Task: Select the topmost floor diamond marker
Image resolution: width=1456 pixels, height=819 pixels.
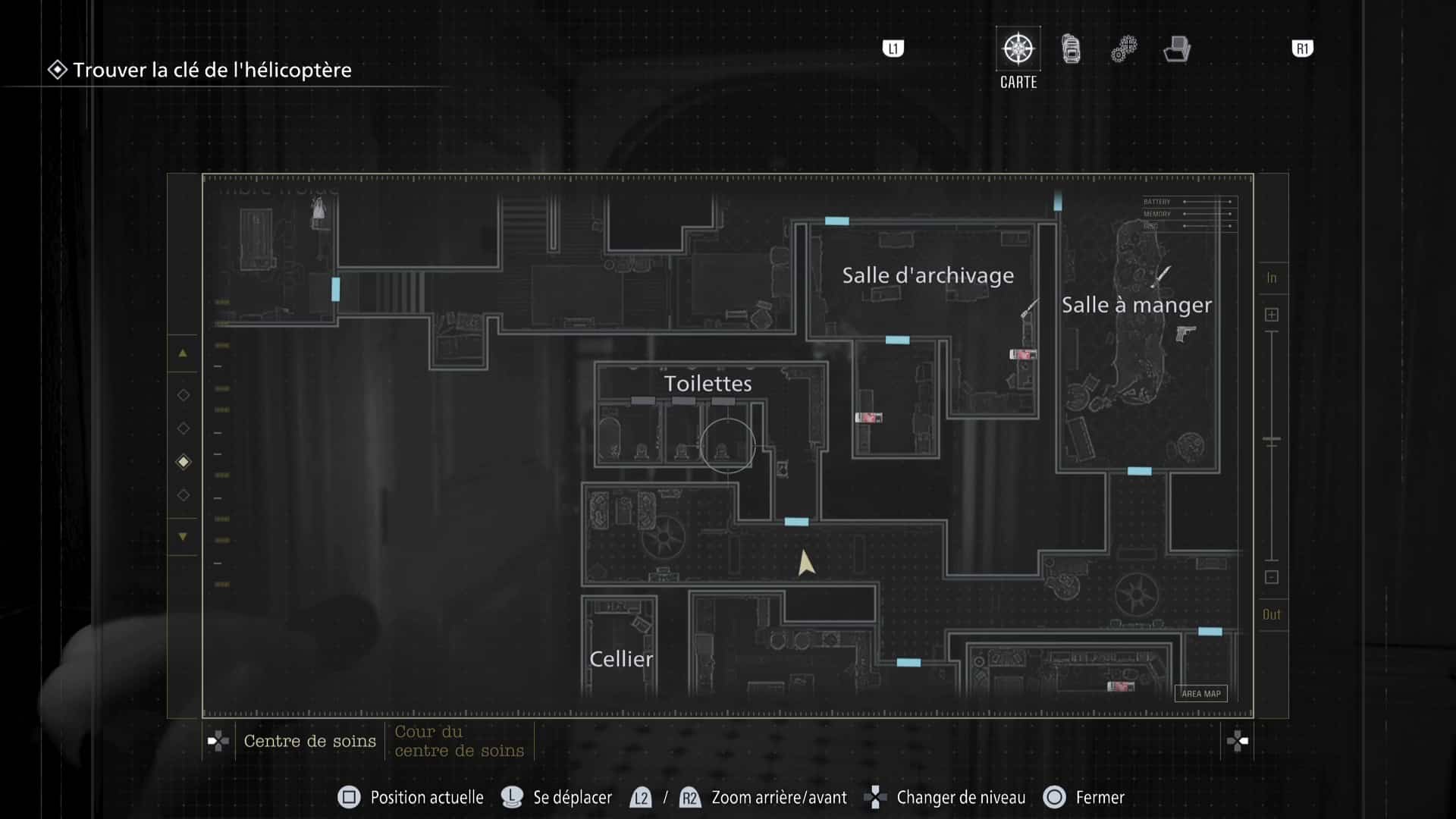Action: pyautogui.click(x=183, y=394)
